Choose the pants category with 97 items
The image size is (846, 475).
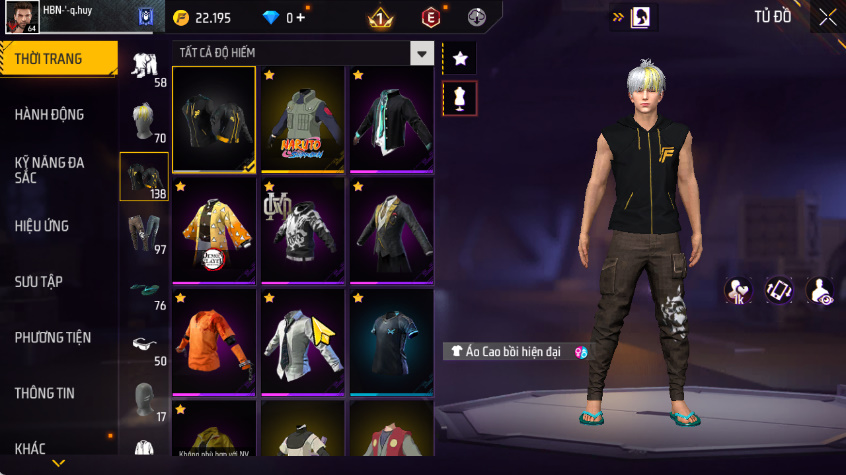144,234
